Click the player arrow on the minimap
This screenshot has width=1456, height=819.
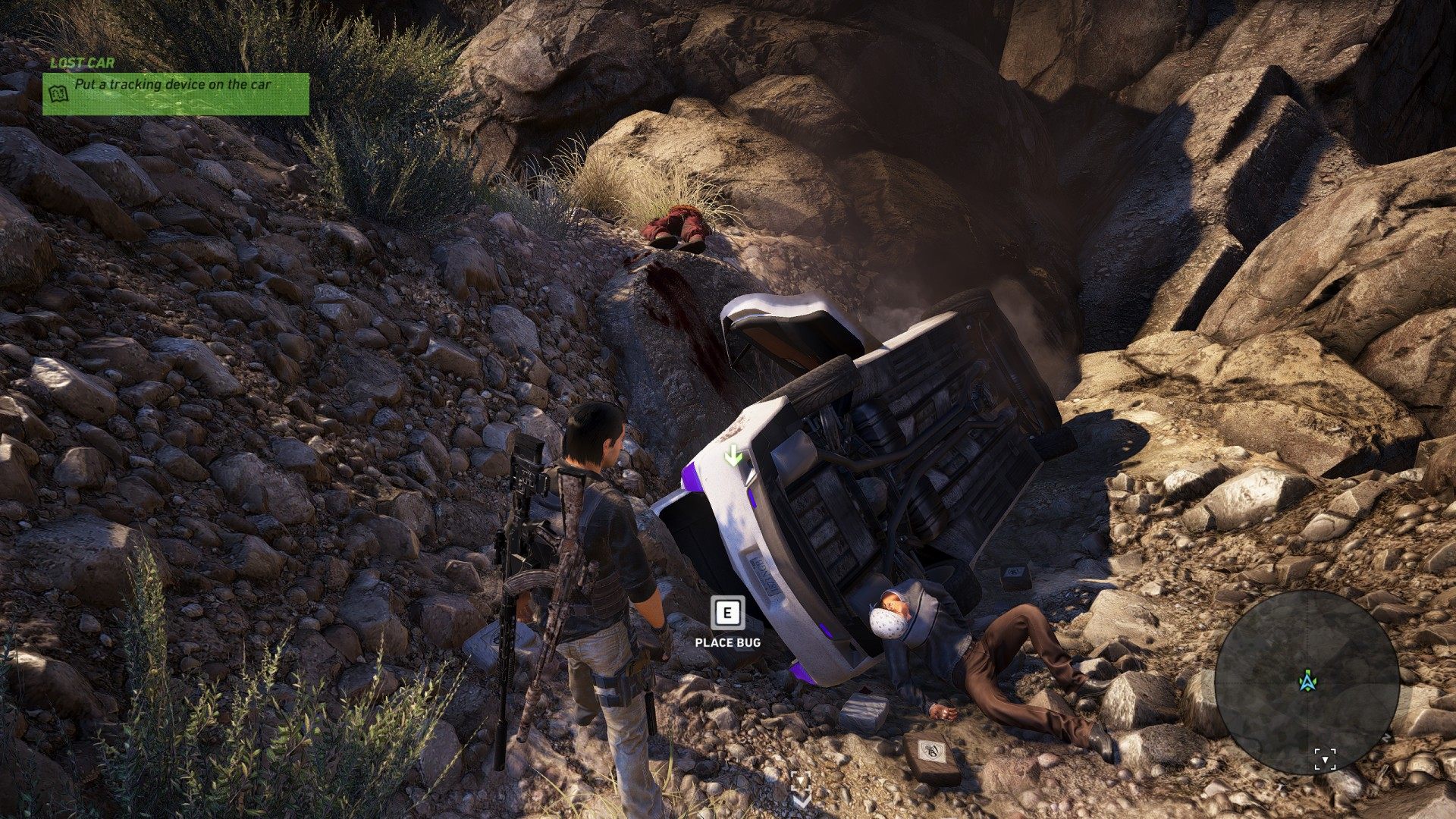1307,681
